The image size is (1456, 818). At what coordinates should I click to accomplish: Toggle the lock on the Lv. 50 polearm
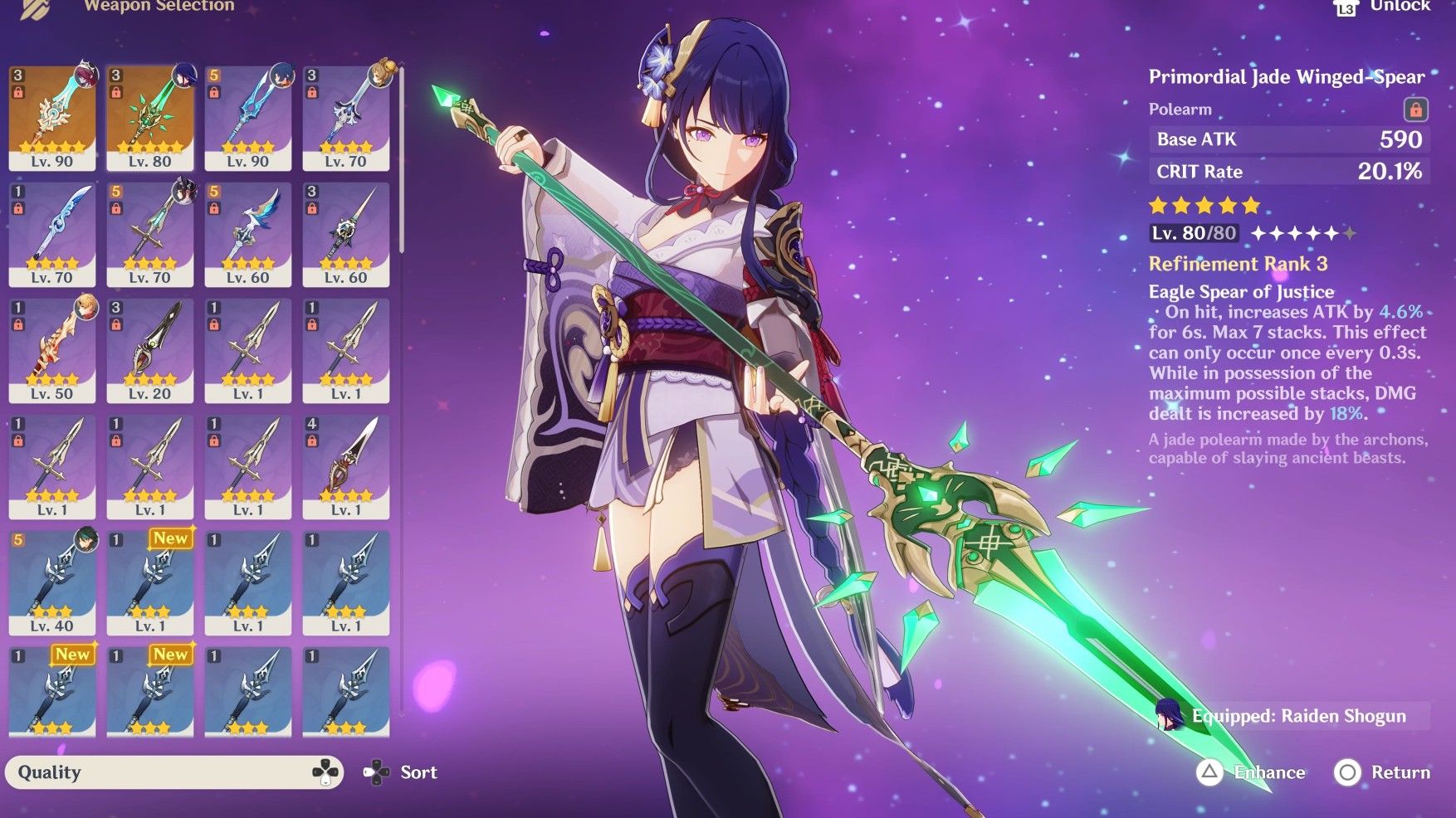point(17,325)
